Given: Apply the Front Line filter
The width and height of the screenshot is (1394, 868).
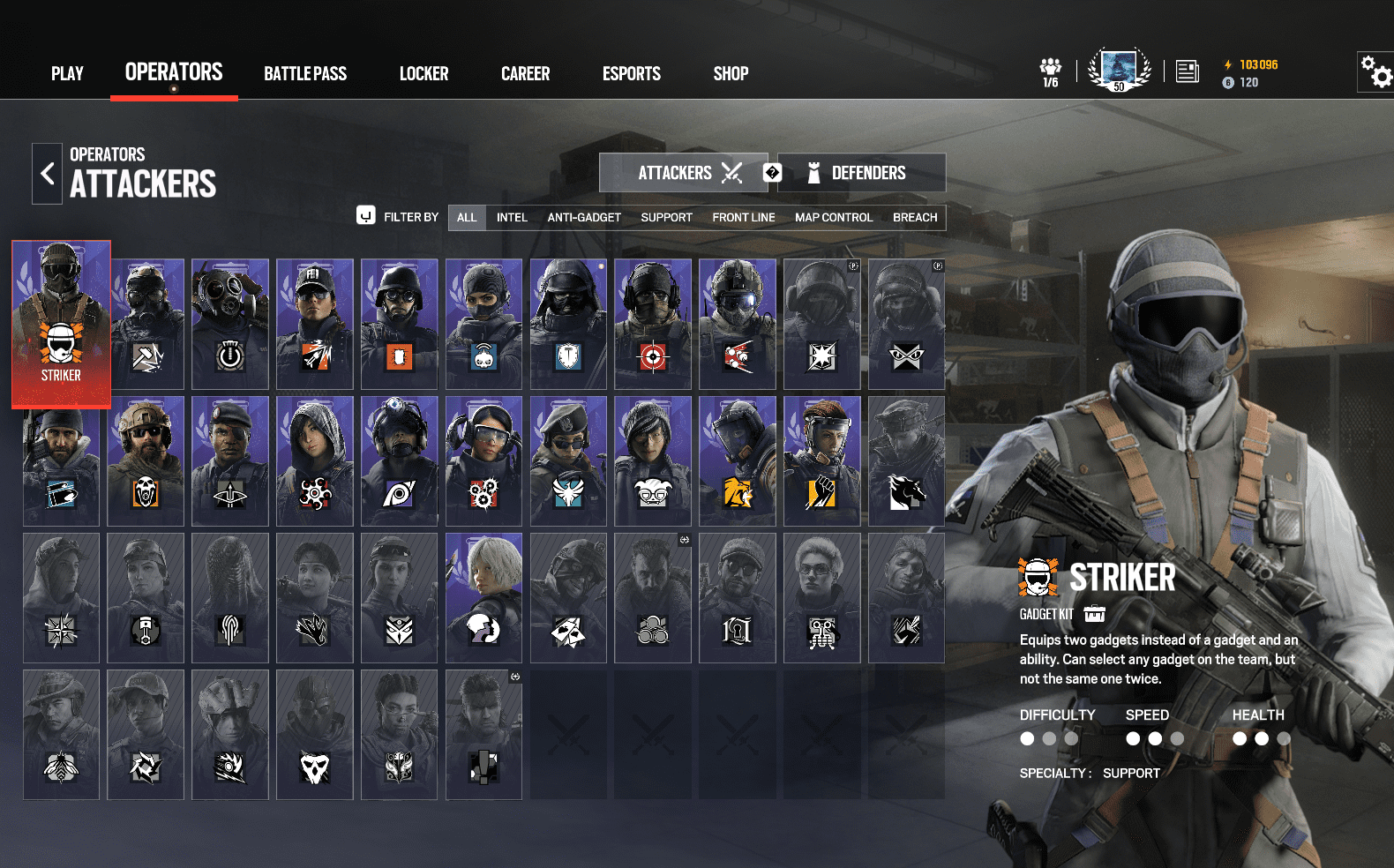Looking at the screenshot, I should tap(744, 218).
